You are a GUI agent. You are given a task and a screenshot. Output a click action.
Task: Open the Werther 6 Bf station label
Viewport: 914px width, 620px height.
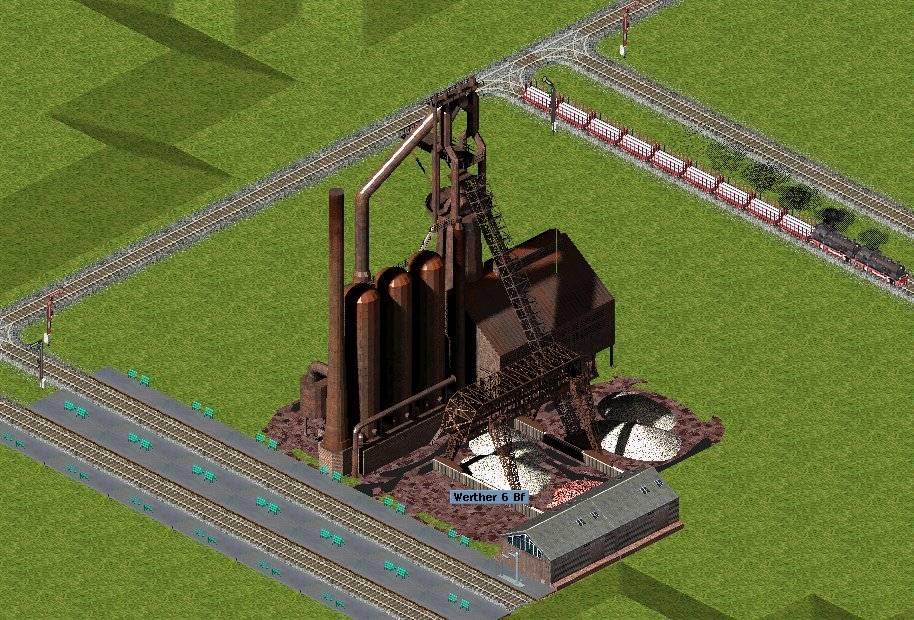488,497
